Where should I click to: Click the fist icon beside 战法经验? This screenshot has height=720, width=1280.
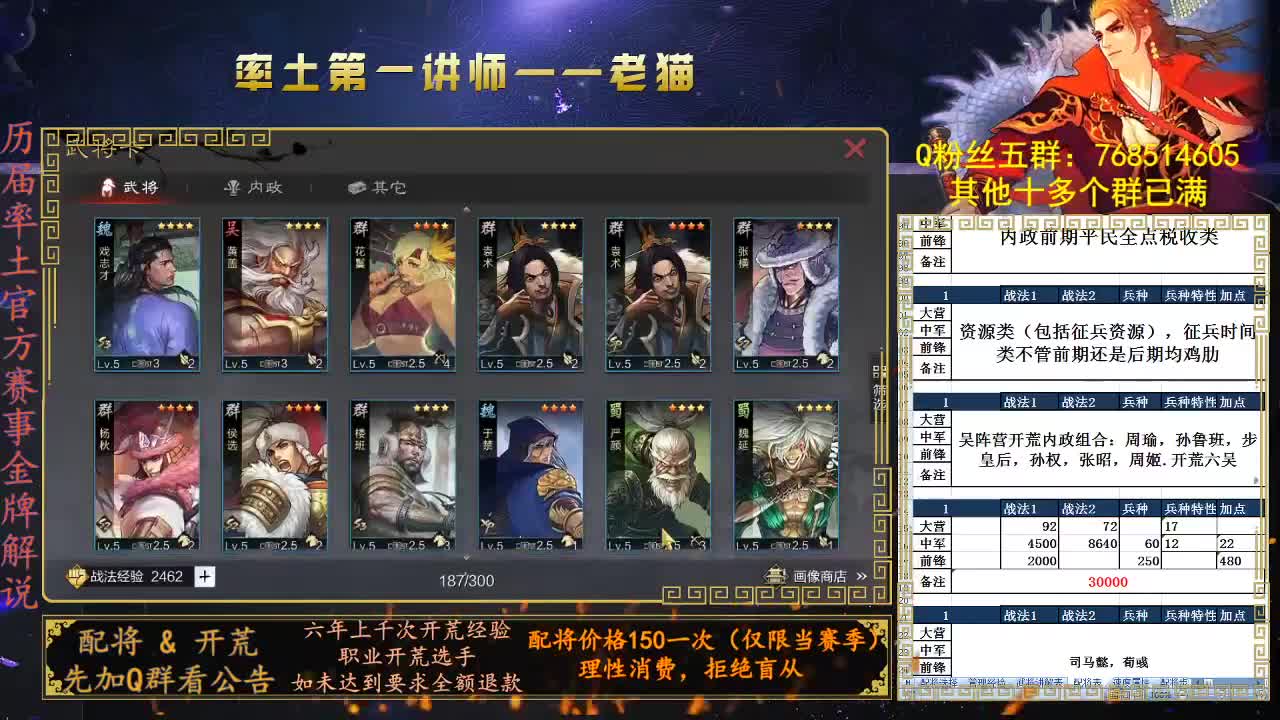[74, 575]
